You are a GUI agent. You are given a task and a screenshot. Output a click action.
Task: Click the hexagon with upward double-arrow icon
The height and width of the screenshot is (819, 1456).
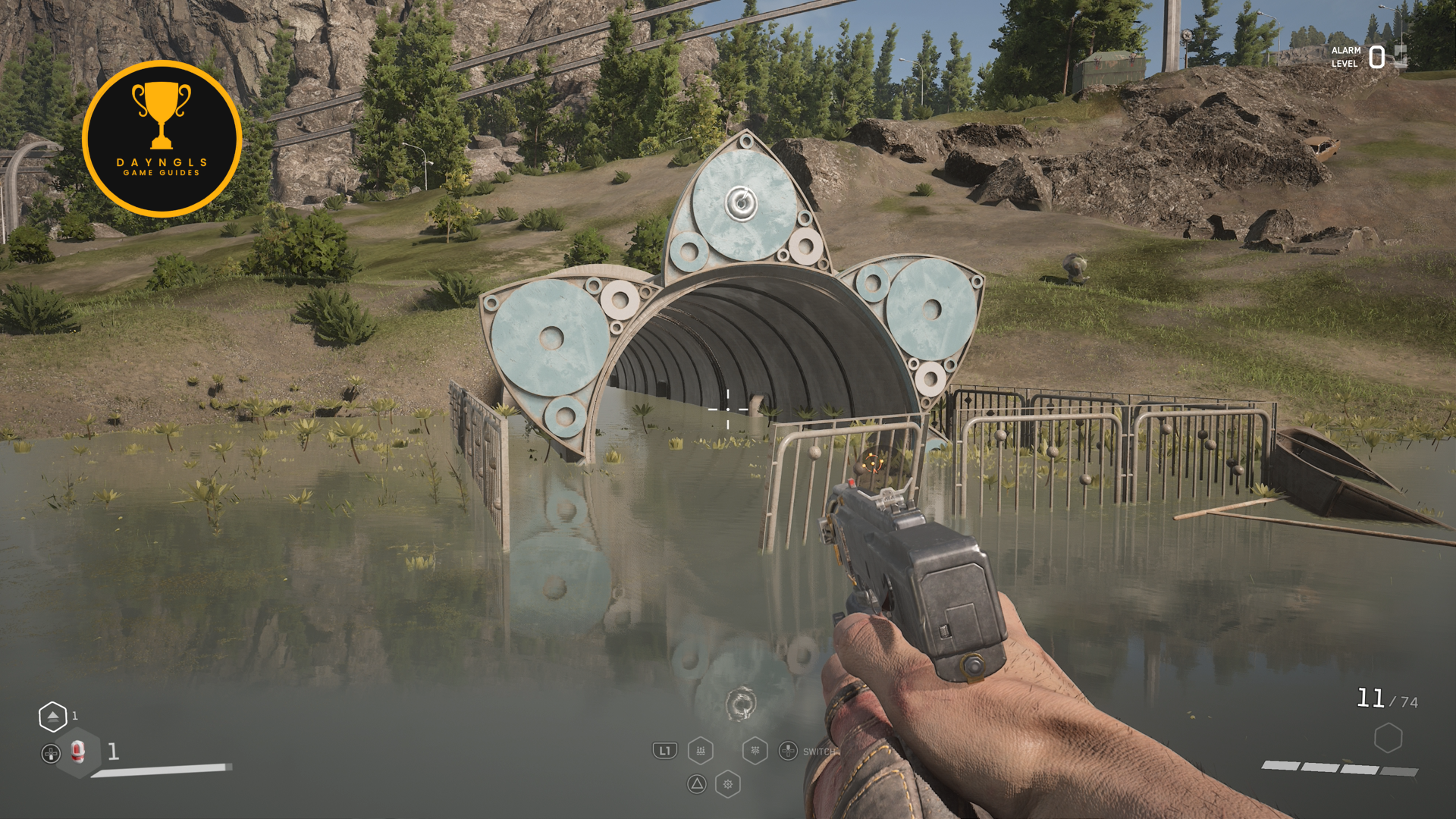coord(52,716)
